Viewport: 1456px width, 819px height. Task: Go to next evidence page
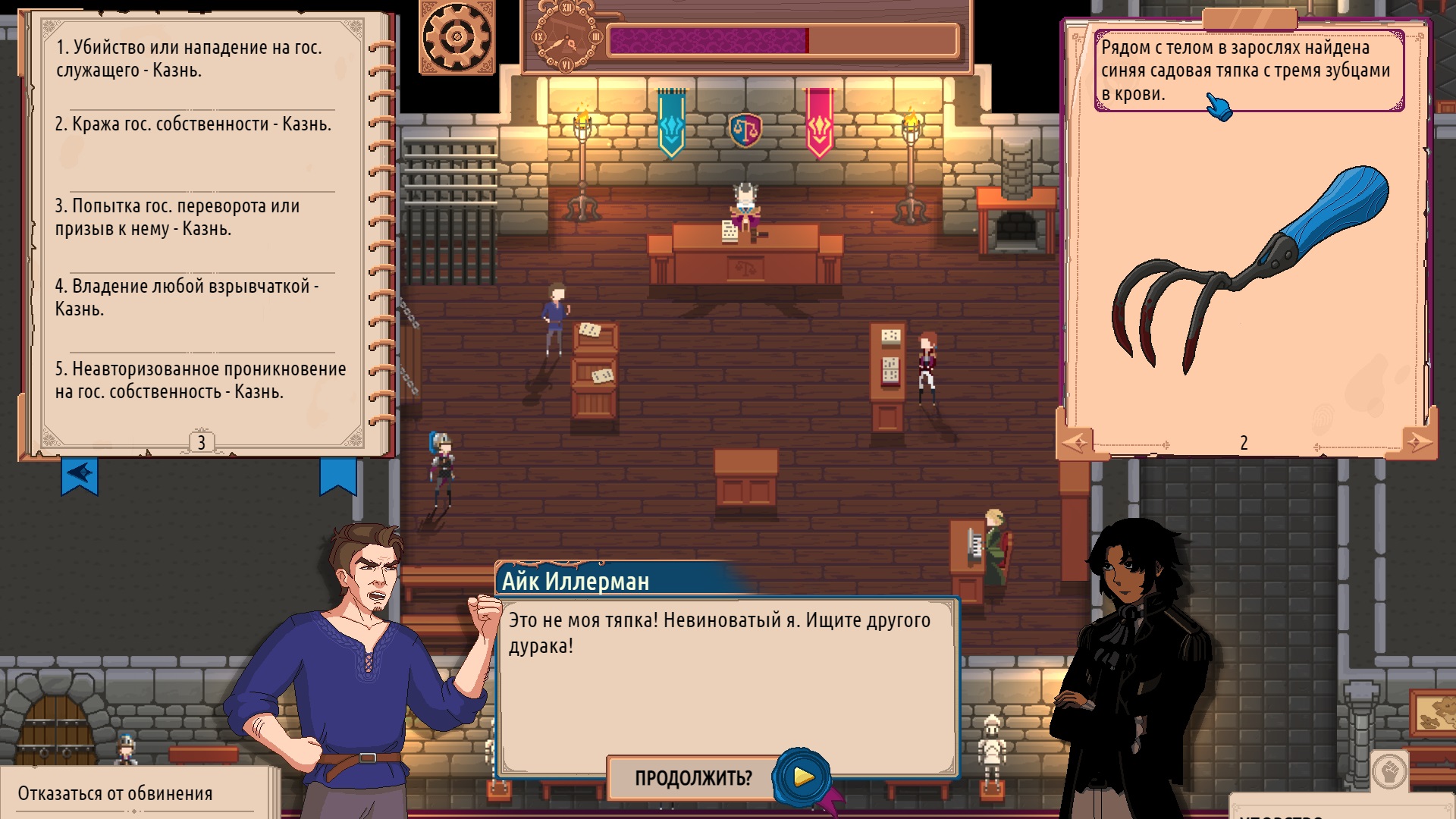click(x=1416, y=442)
